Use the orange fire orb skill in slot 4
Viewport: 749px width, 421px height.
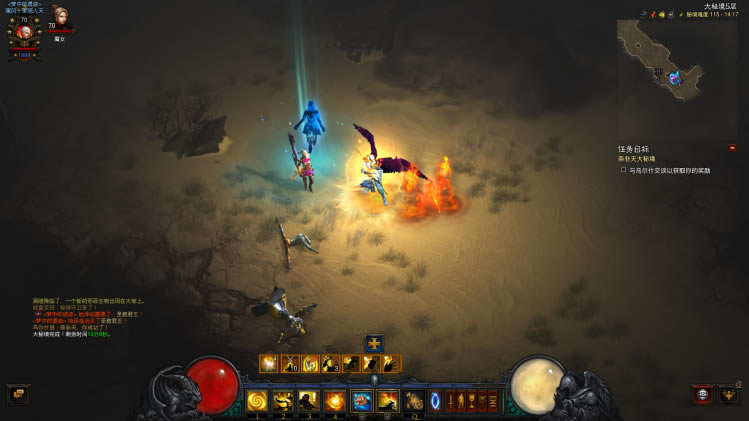[335, 402]
